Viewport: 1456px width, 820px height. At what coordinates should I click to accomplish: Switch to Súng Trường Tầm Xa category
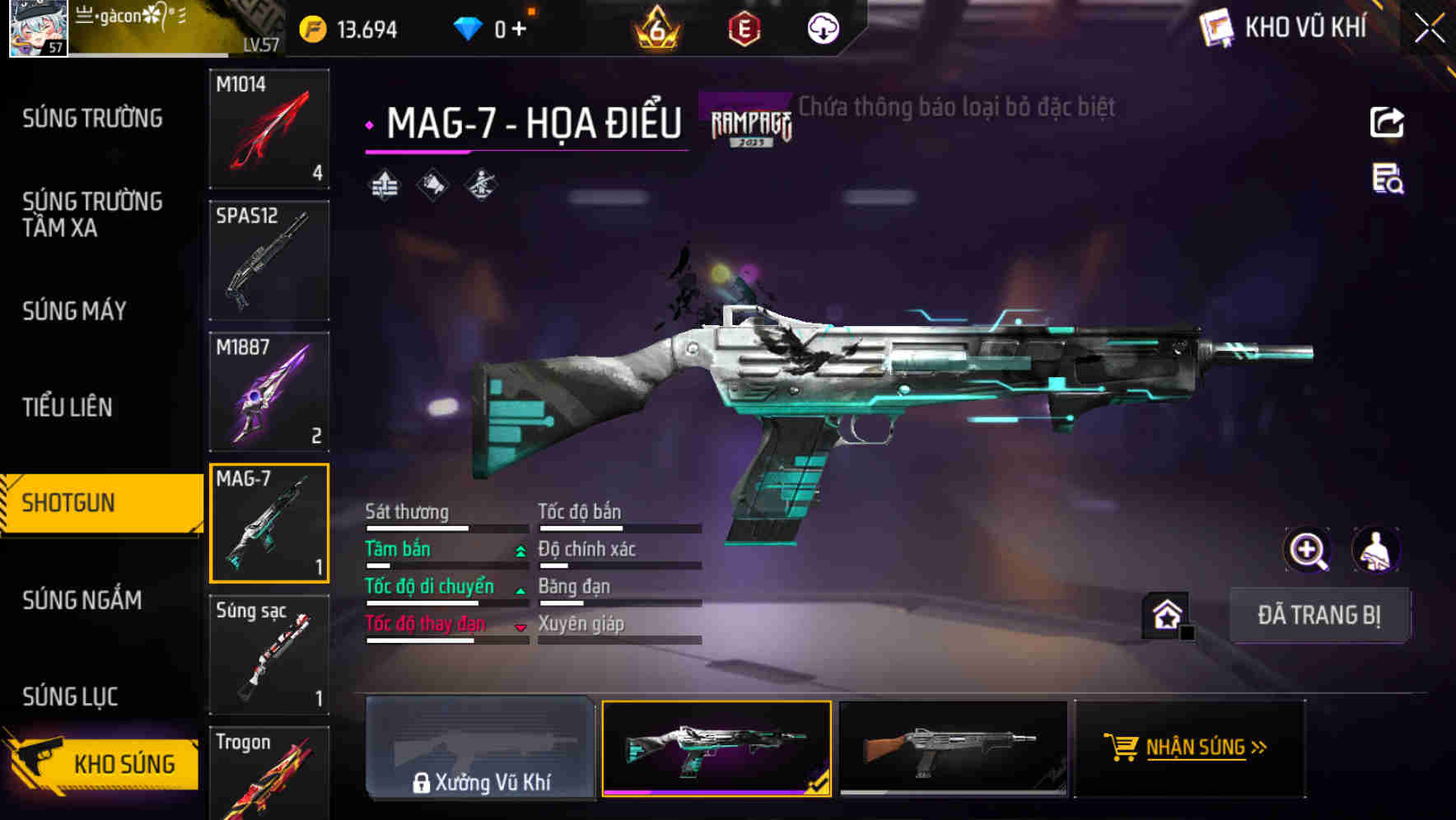[x=92, y=214]
